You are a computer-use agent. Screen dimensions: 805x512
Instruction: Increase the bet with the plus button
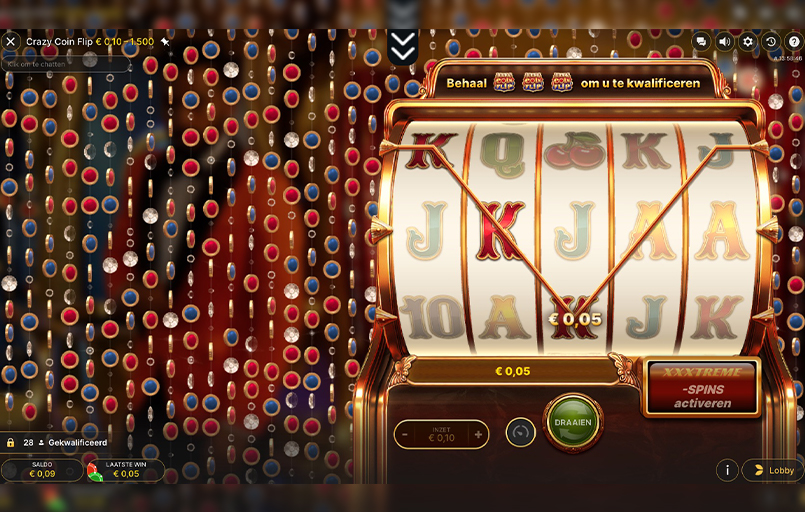[x=478, y=434]
